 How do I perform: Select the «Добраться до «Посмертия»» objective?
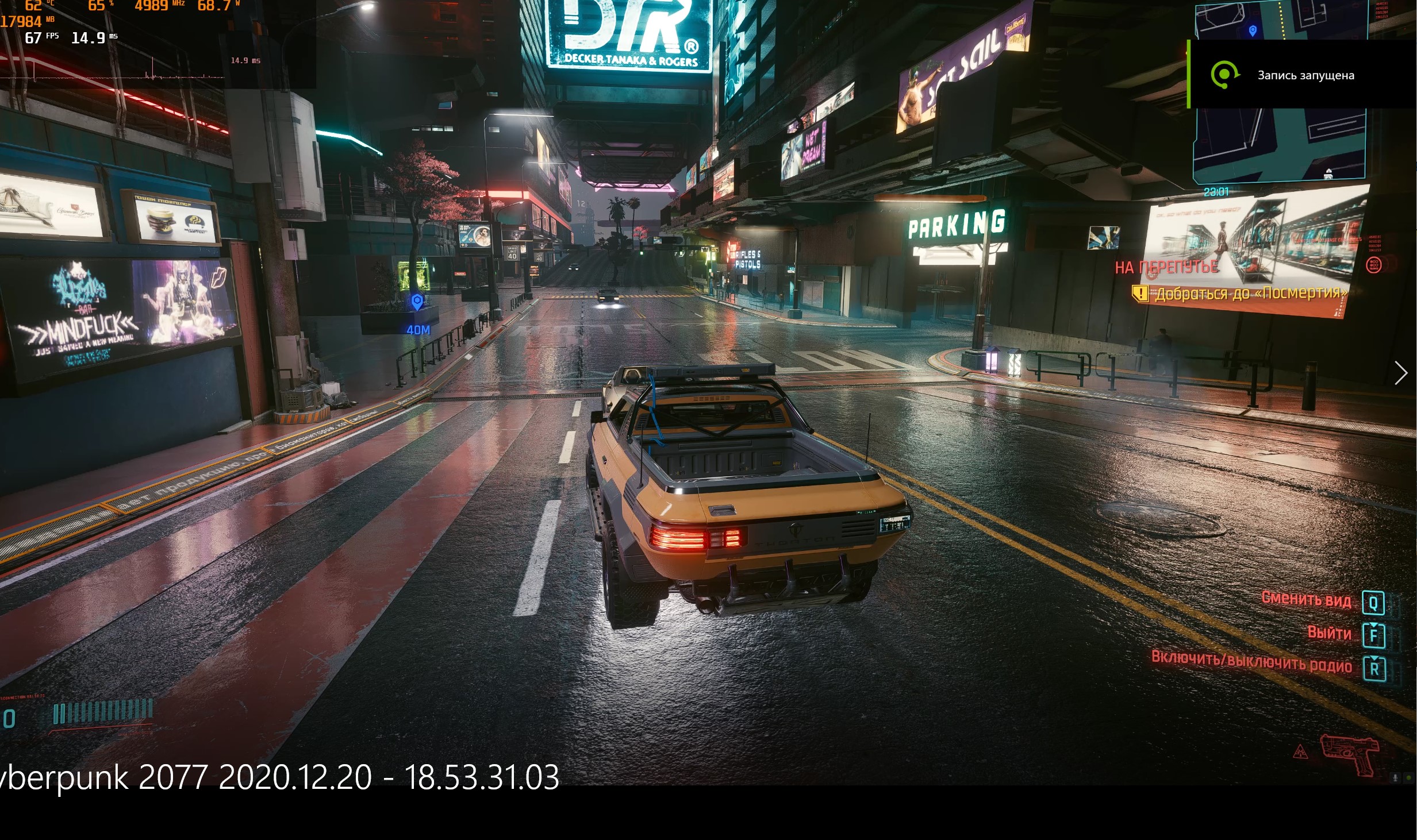1250,294
